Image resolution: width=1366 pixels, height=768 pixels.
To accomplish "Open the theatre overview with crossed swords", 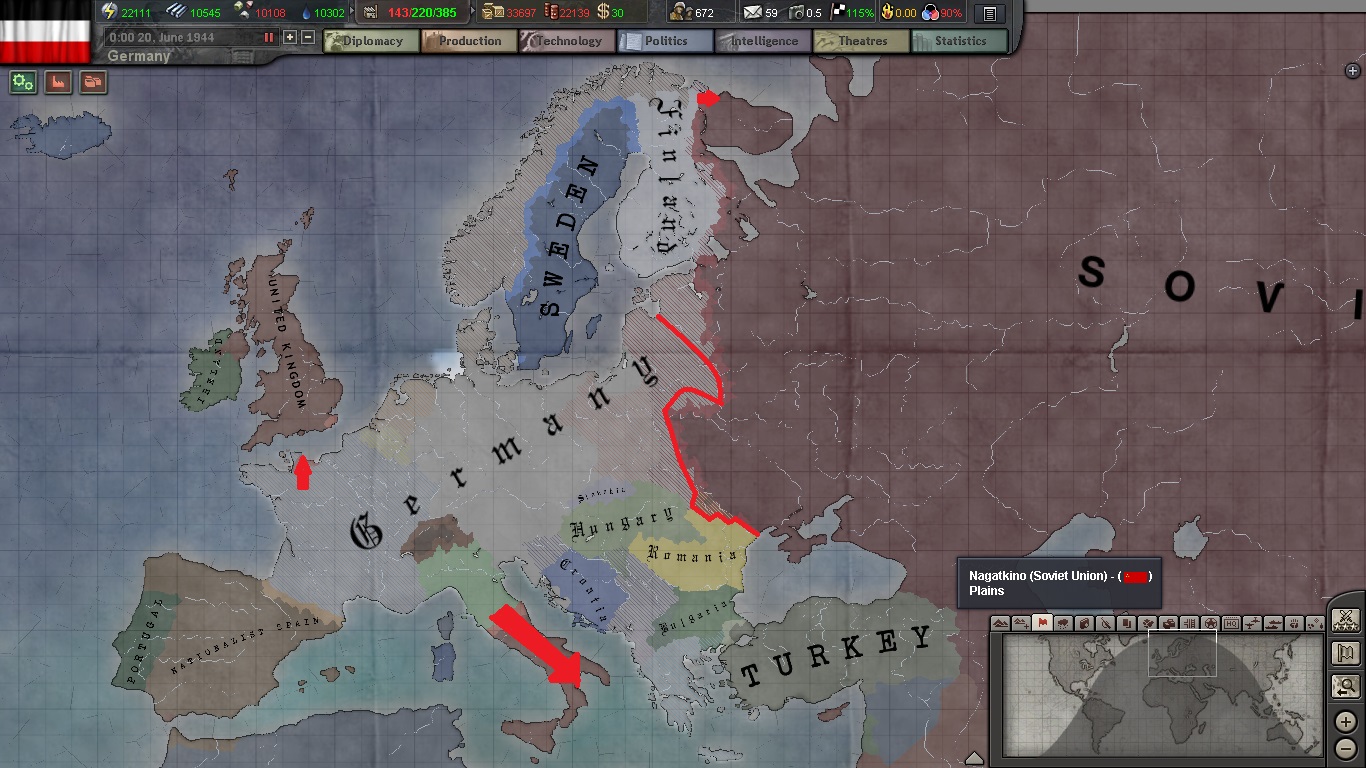I will (1345, 620).
